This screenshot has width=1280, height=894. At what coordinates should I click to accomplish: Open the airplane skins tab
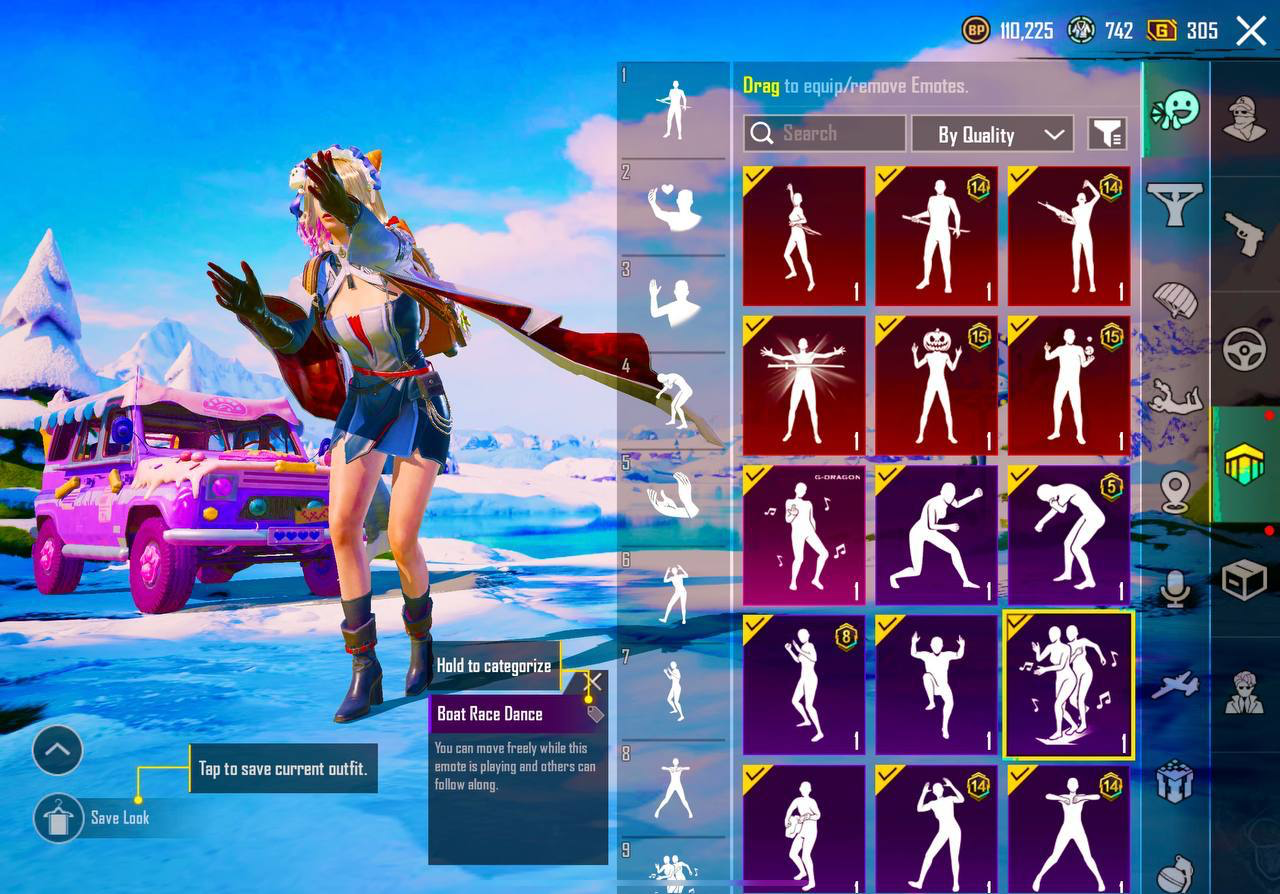[1175, 685]
